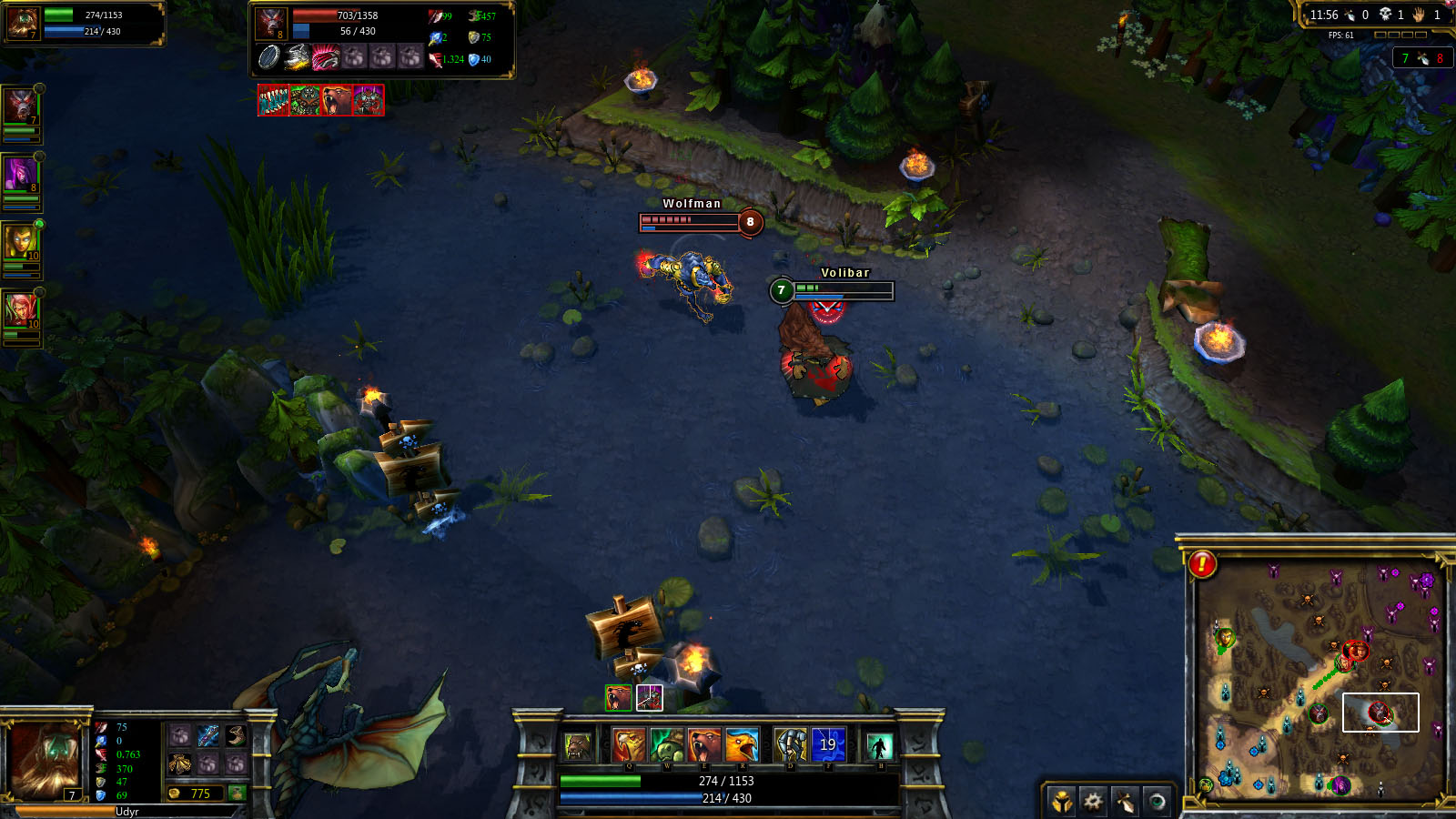
Task: Select the boots item in inventory
Action: (x=237, y=735)
